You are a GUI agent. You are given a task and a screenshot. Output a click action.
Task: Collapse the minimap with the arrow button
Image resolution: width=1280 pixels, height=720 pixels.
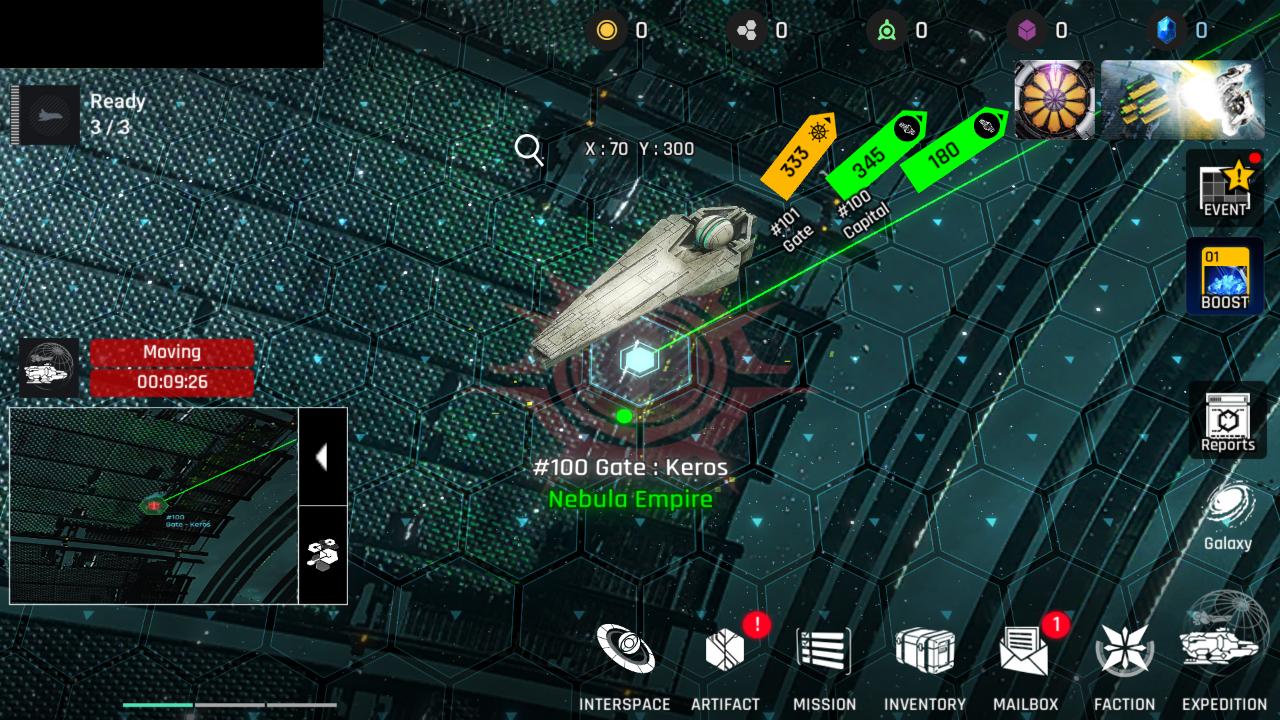tap(322, 457)
